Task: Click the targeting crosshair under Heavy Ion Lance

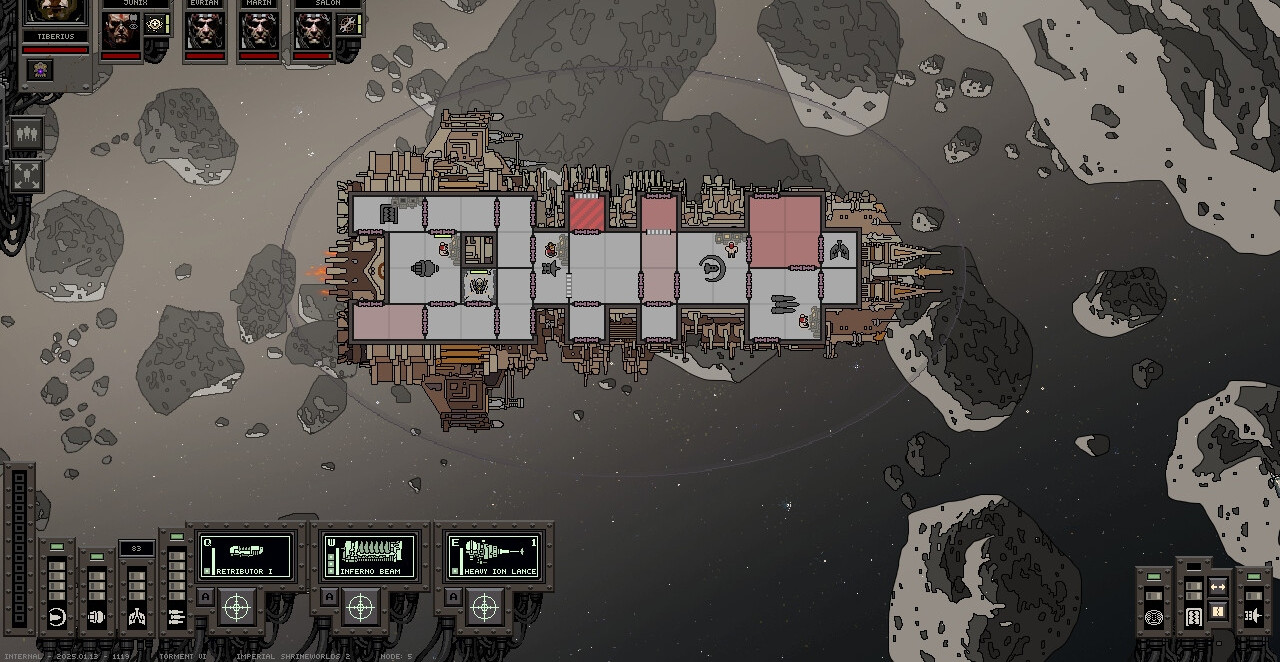Action: coord(484,607)
